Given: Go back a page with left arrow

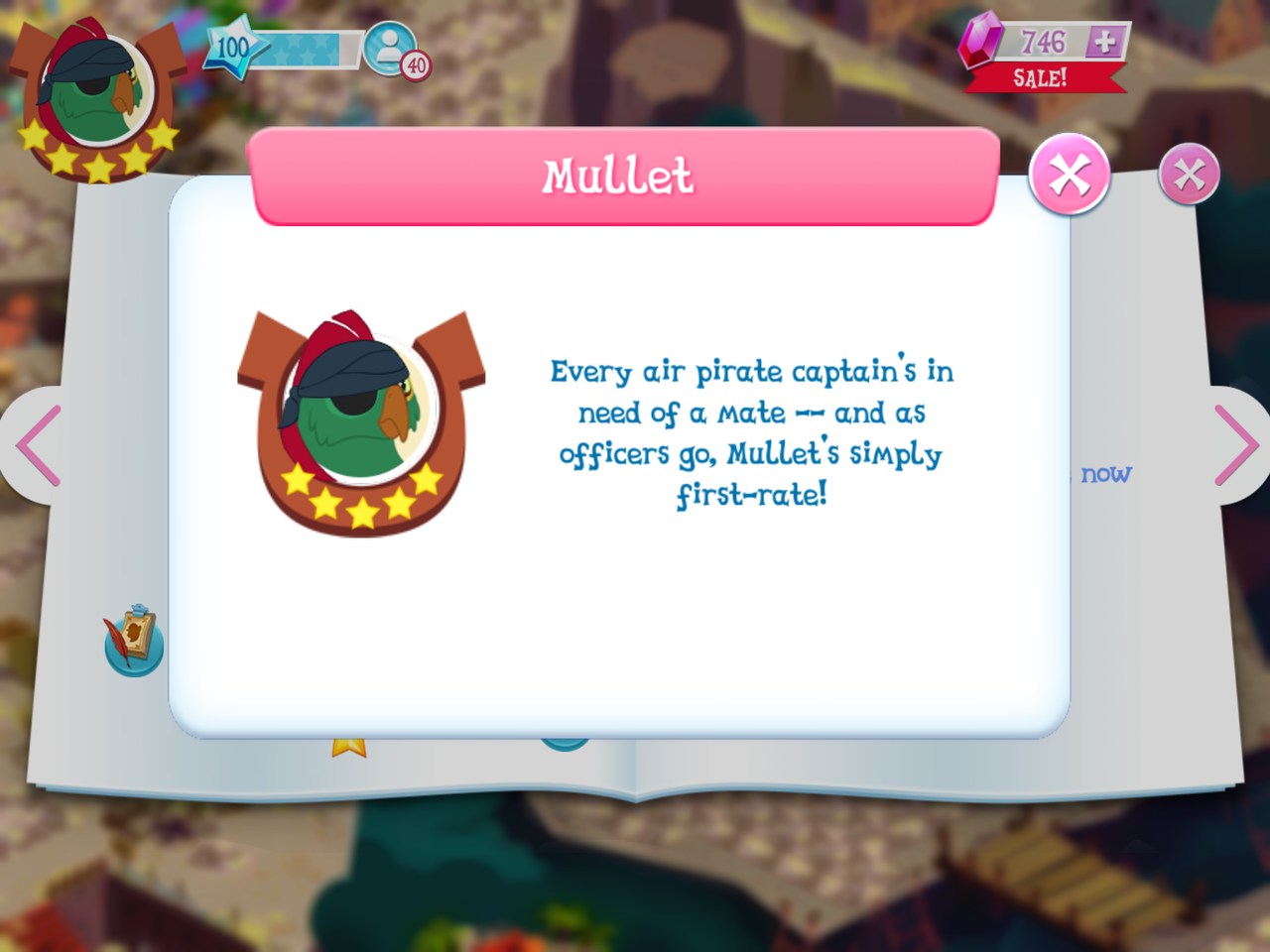Looking at the screenshot, I should (32, 443).
